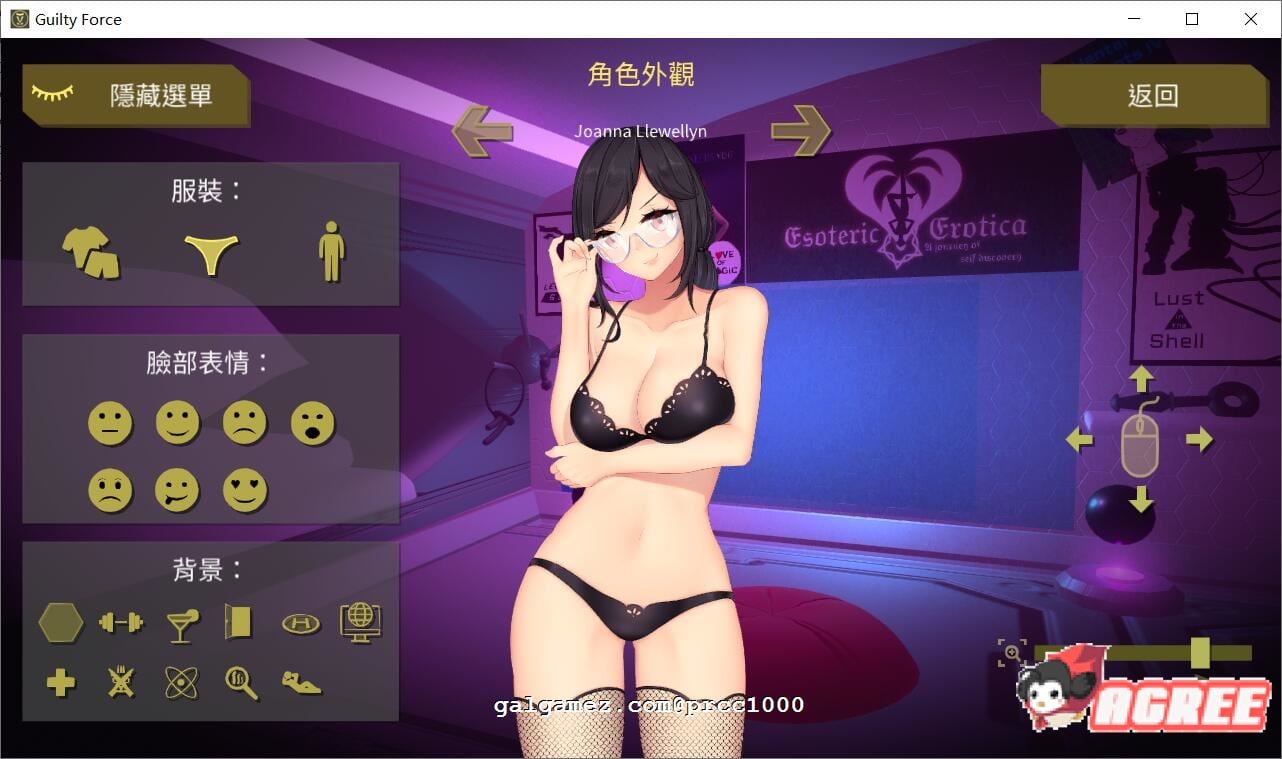Click the 隱藏選單 hide menu button
Viewport: 1282px width, 759px height.
(137, 94)
